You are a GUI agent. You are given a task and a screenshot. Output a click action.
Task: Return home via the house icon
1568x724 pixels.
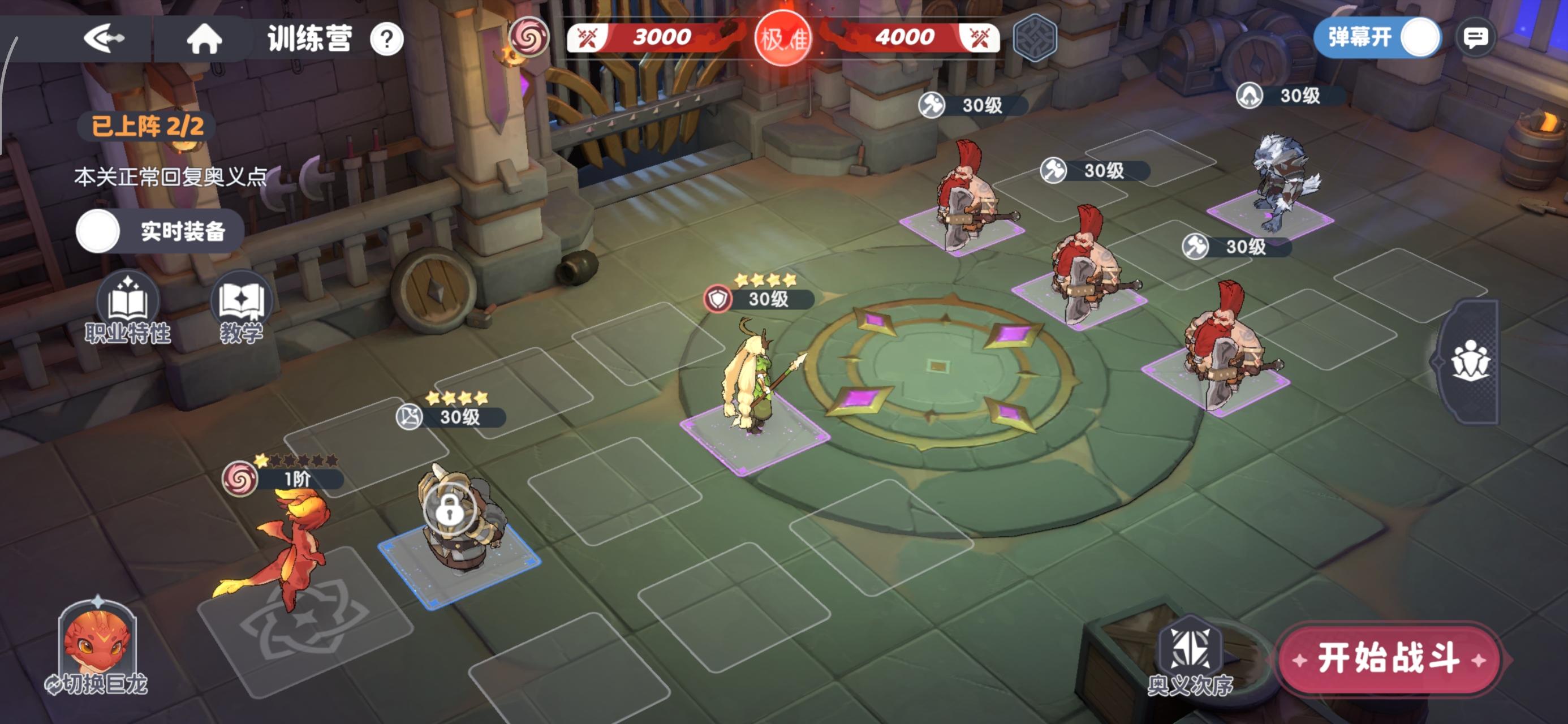(205, 38)
